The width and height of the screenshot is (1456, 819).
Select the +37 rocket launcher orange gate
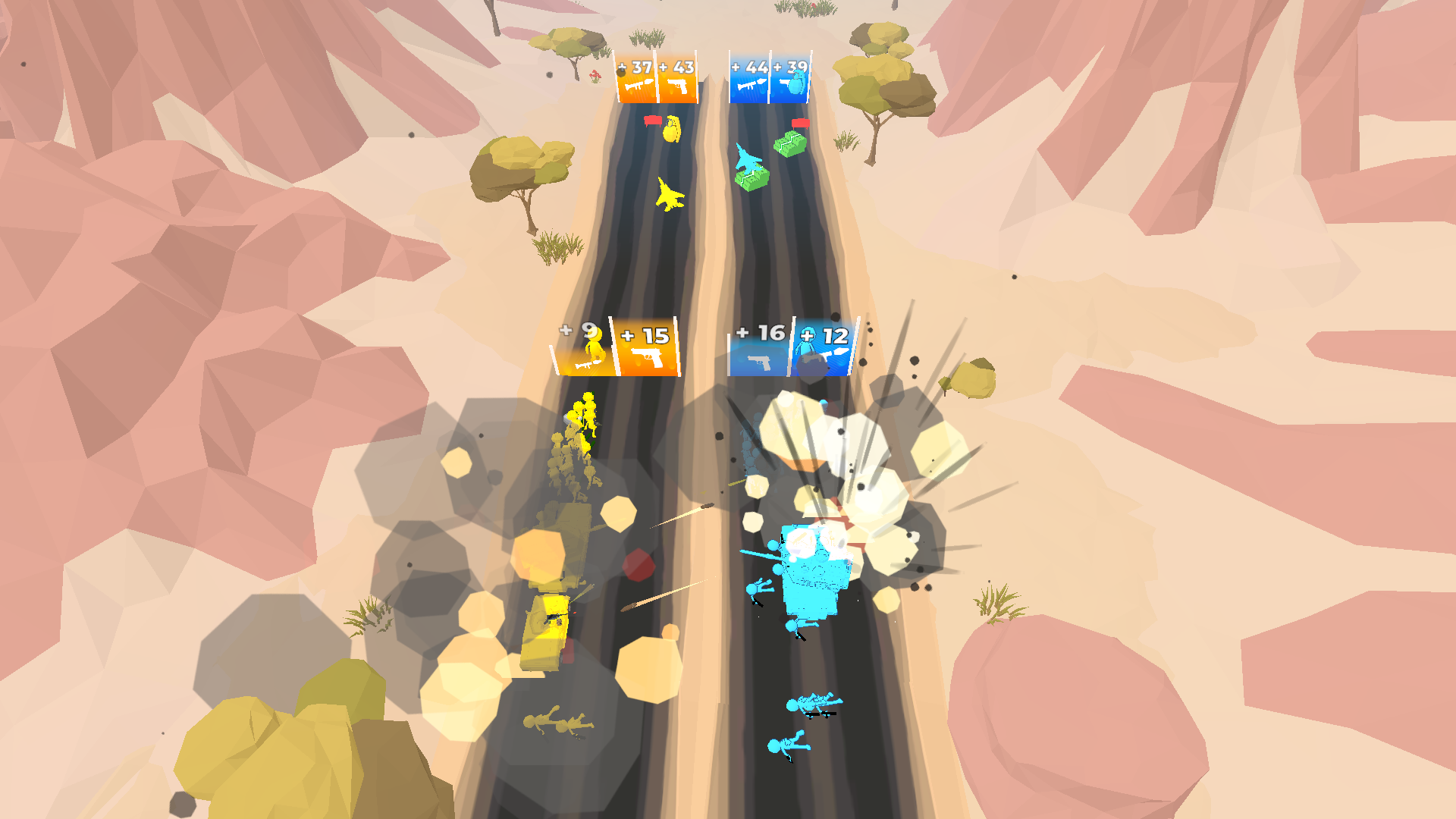(x=635, y=79)
